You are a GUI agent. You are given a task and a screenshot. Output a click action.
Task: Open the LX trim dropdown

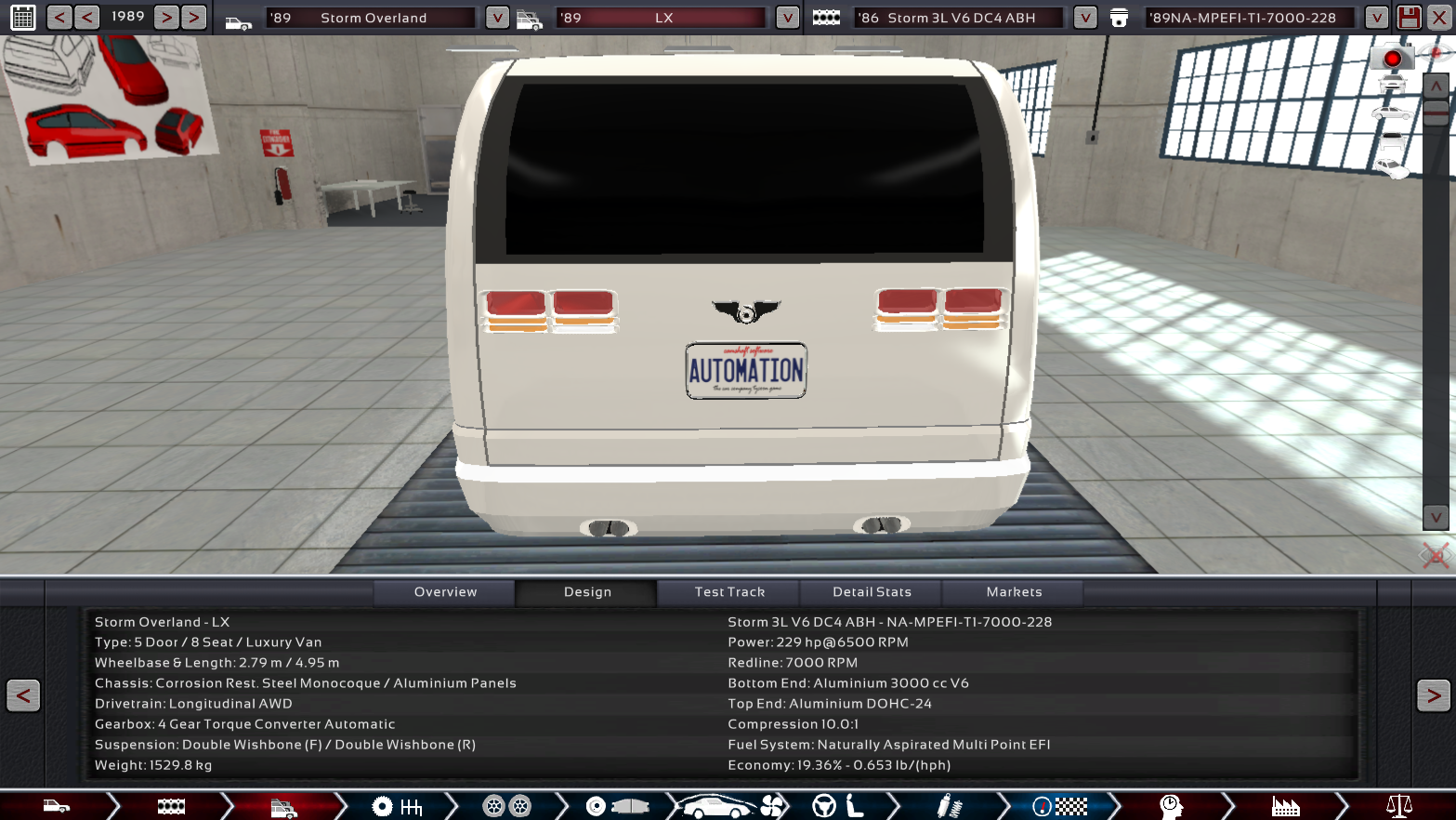coord(787,18)
